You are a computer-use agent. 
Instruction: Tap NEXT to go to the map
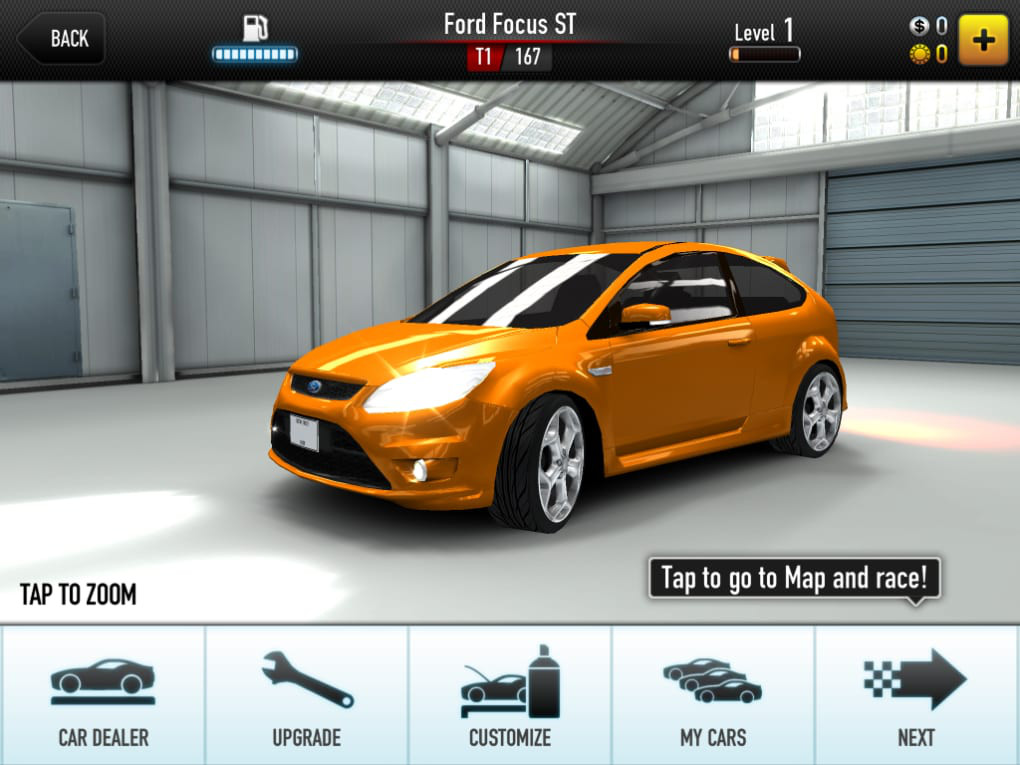point(916,696)
